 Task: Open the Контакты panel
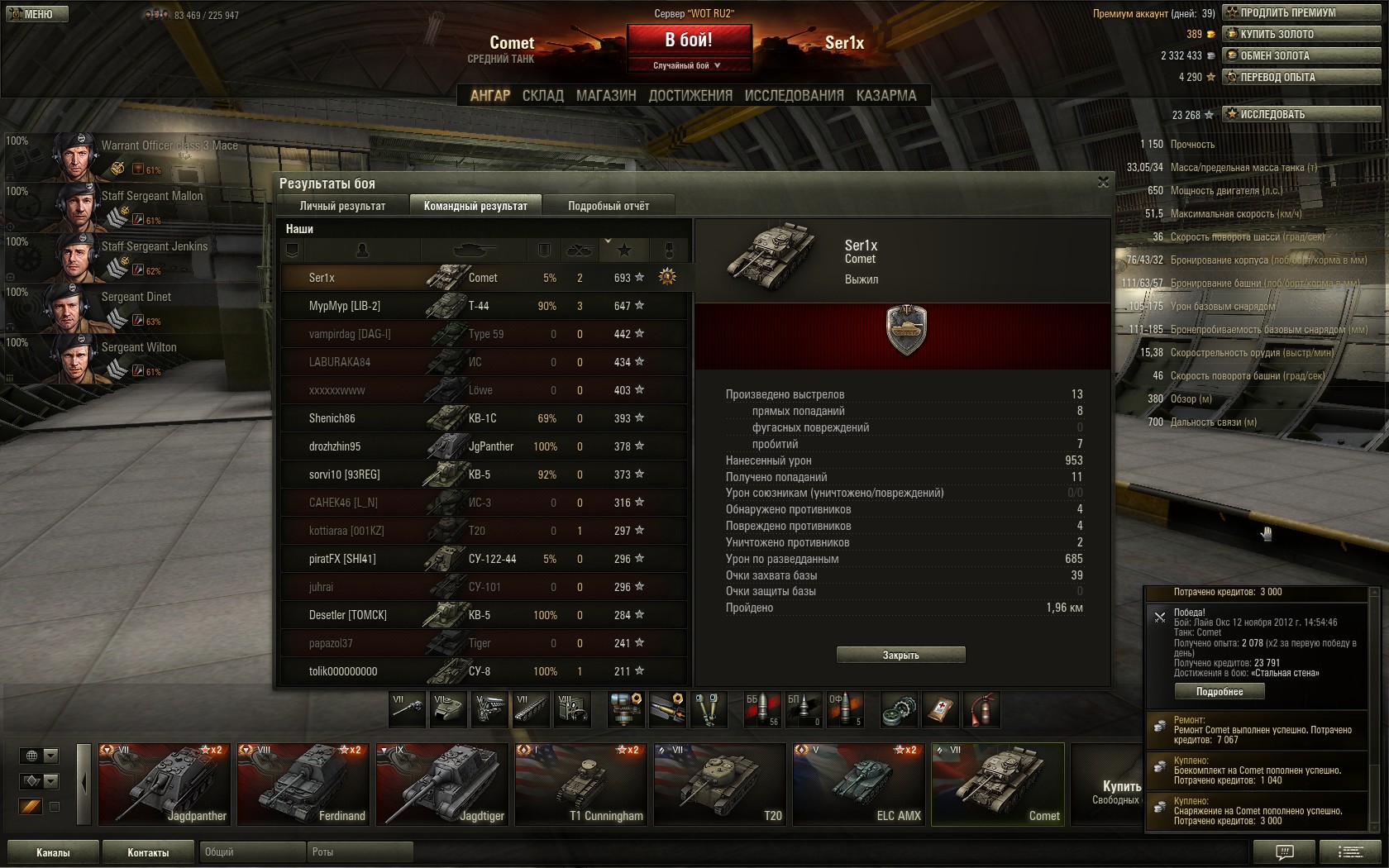pyautogui.click(x=148, y=852)
